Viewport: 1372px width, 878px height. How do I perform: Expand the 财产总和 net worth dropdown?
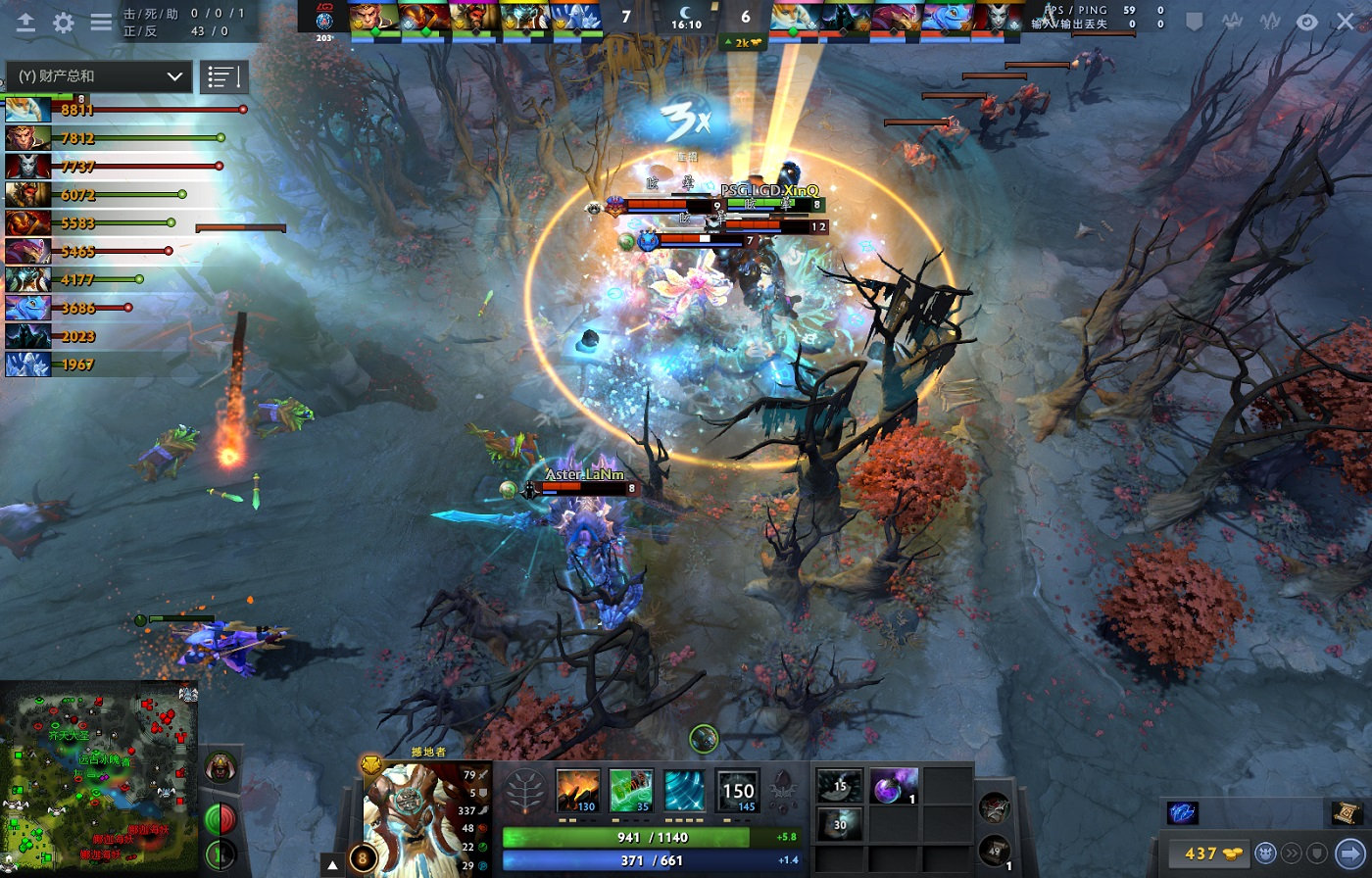tap(97, 76)
